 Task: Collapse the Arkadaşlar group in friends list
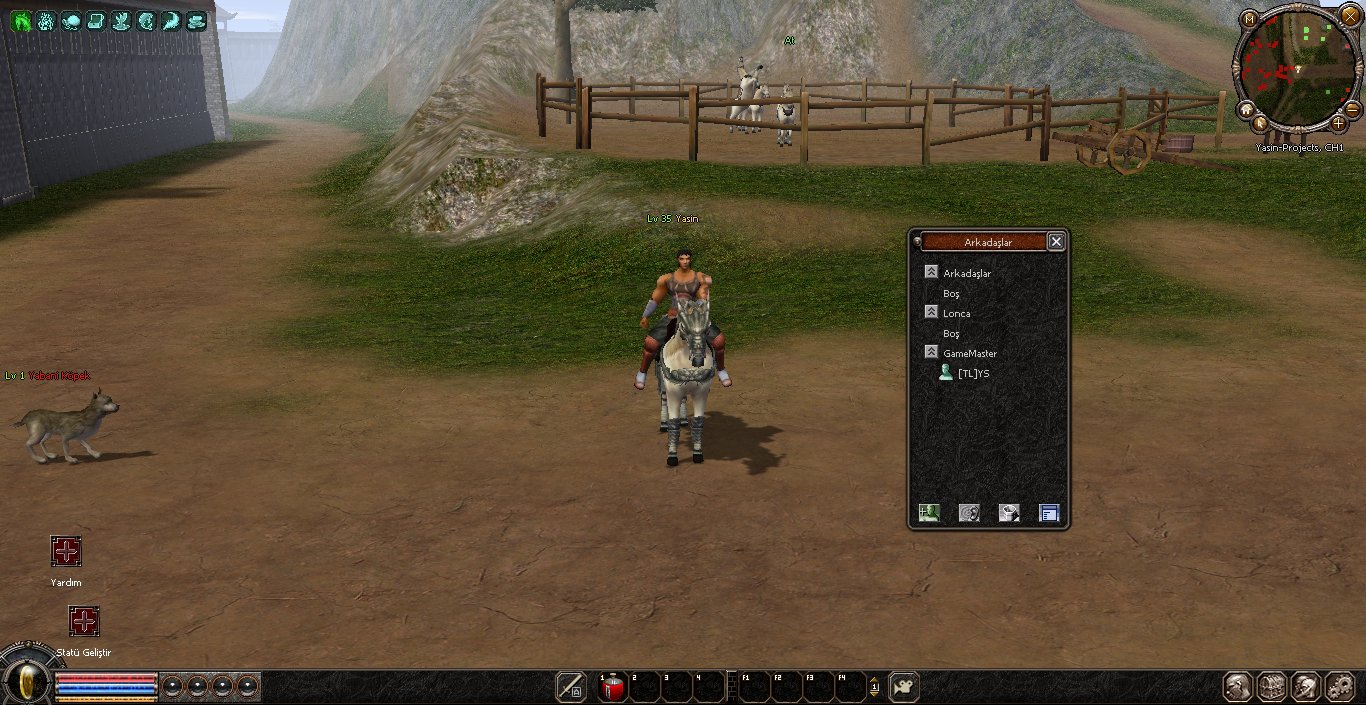tap(931, 272)
